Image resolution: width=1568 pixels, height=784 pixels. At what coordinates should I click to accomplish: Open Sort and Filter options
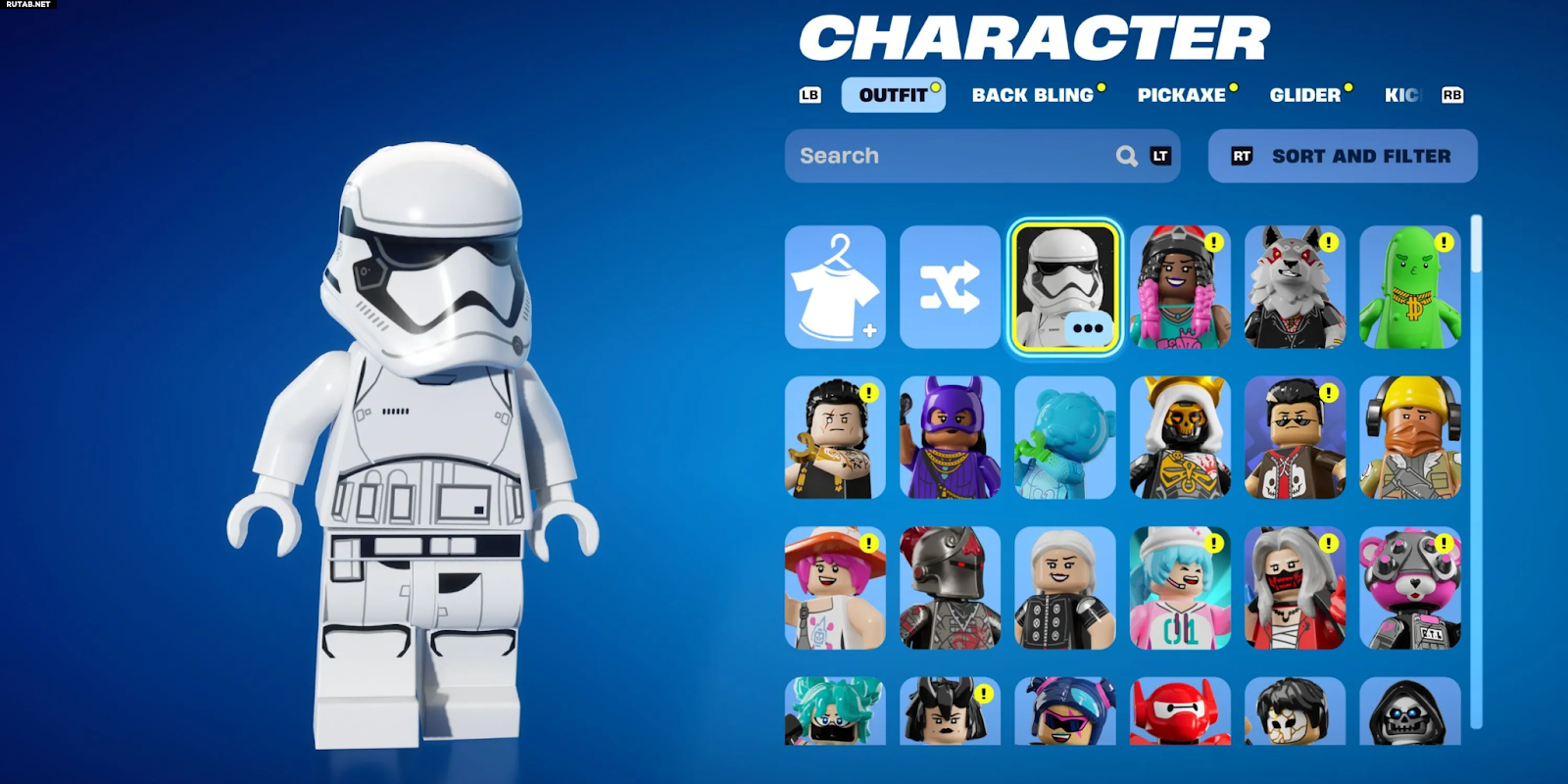[1343, 156]
